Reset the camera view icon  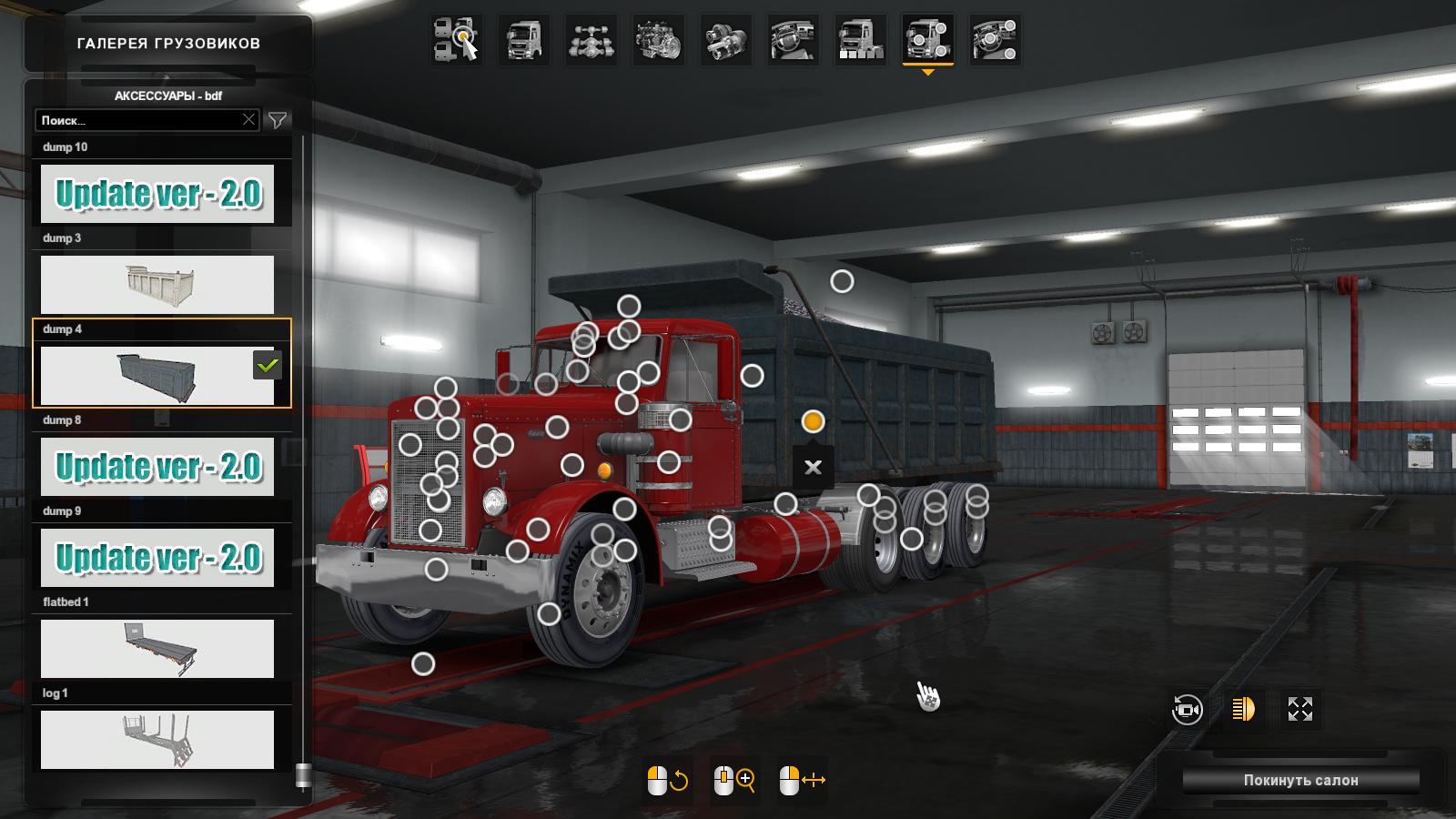[x=1187, y=708]
